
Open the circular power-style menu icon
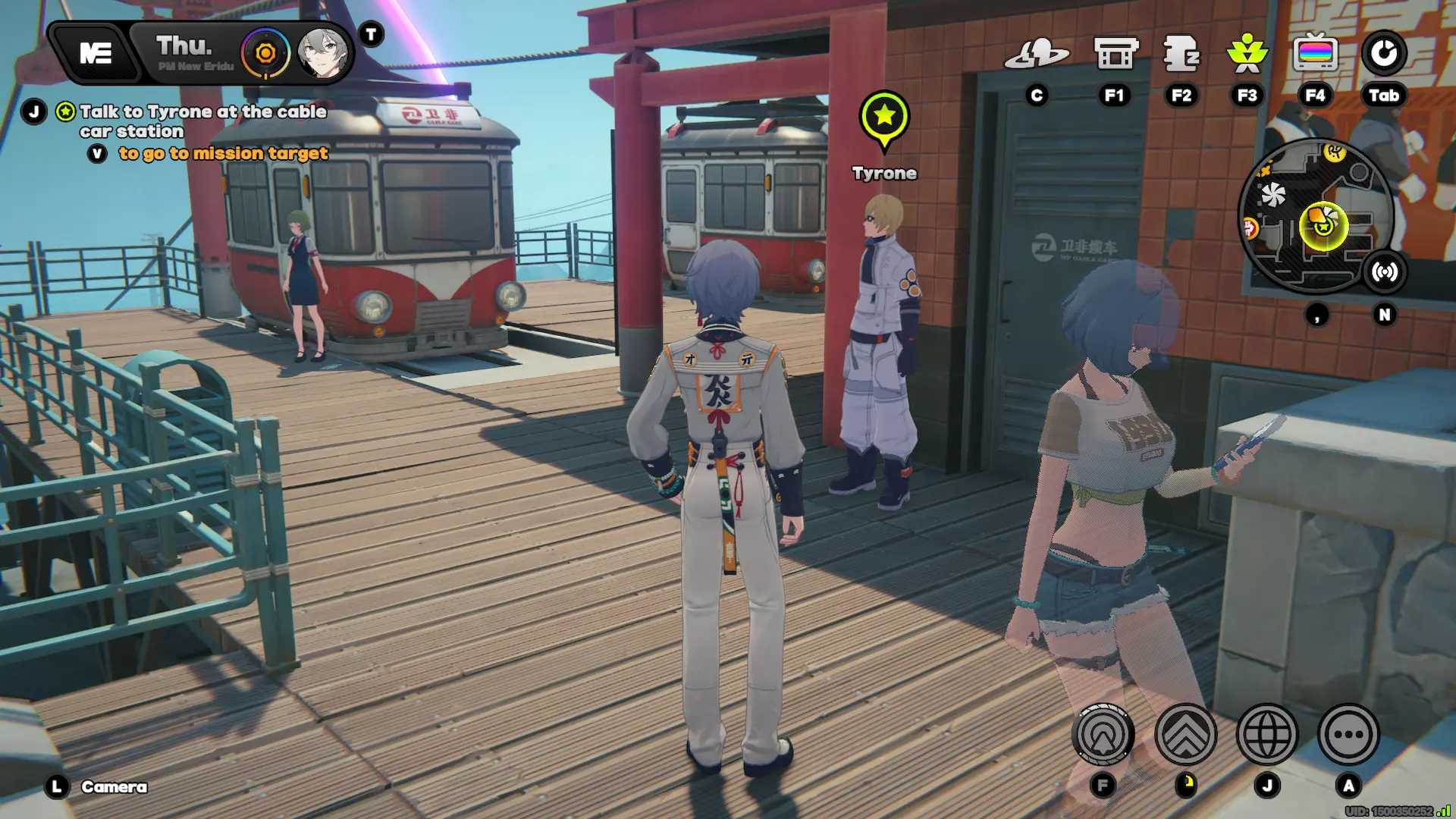1384,55
